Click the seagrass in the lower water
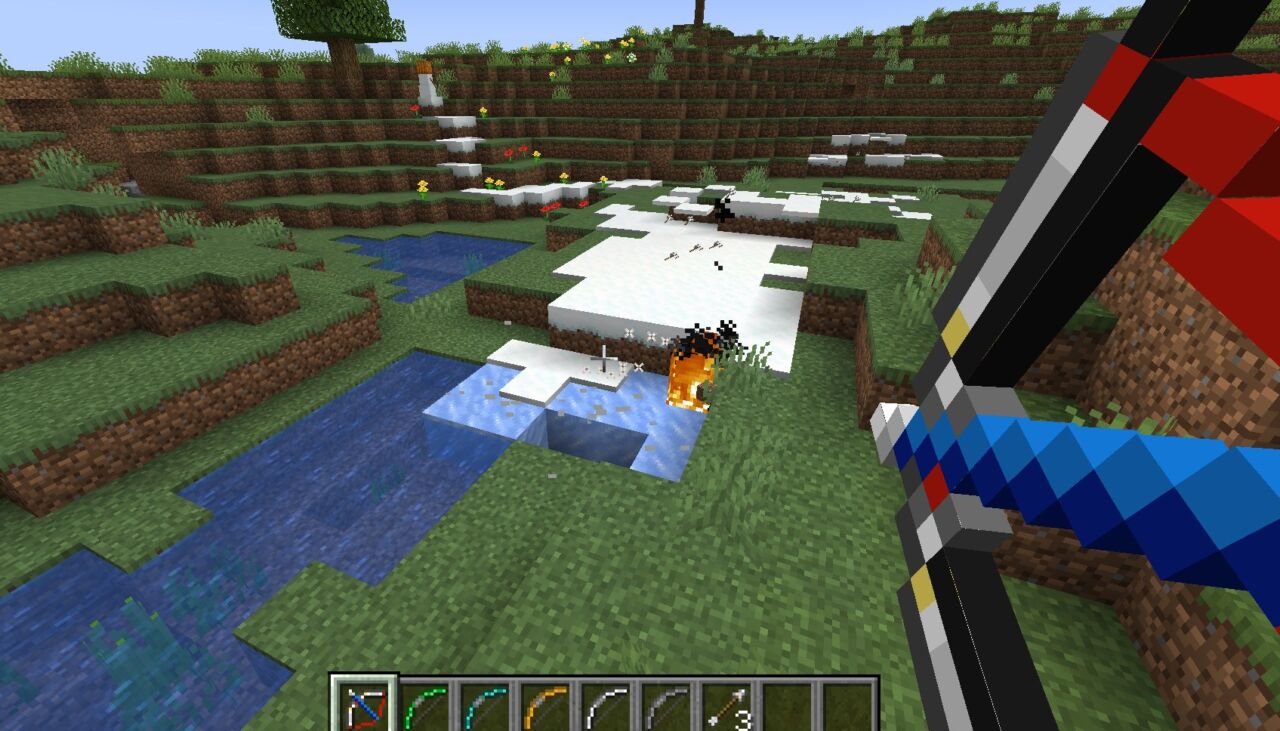 pyautogui.click(x=130, y=630)
